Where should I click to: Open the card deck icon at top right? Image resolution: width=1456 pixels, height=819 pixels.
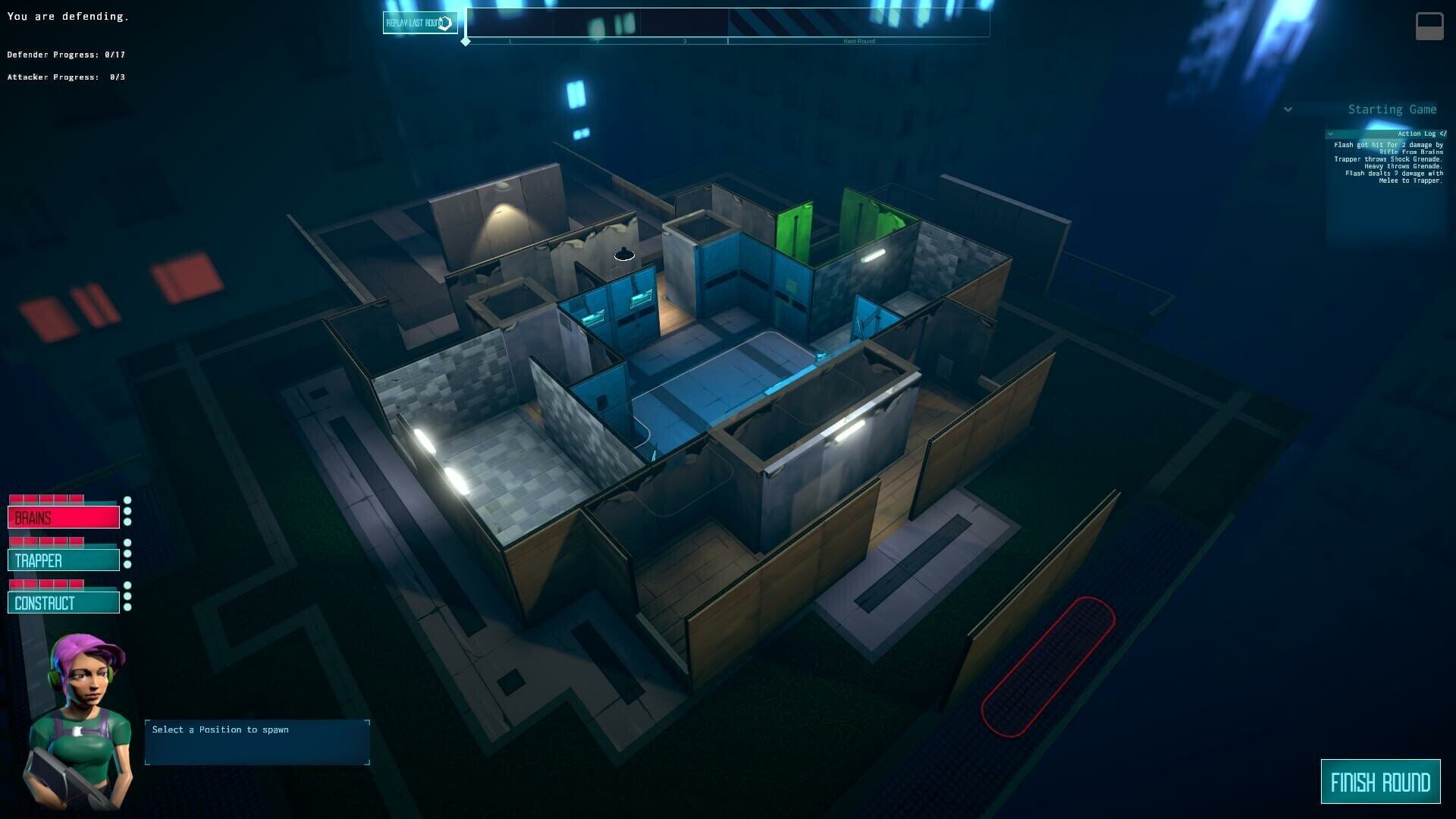tap(1429, 25)
